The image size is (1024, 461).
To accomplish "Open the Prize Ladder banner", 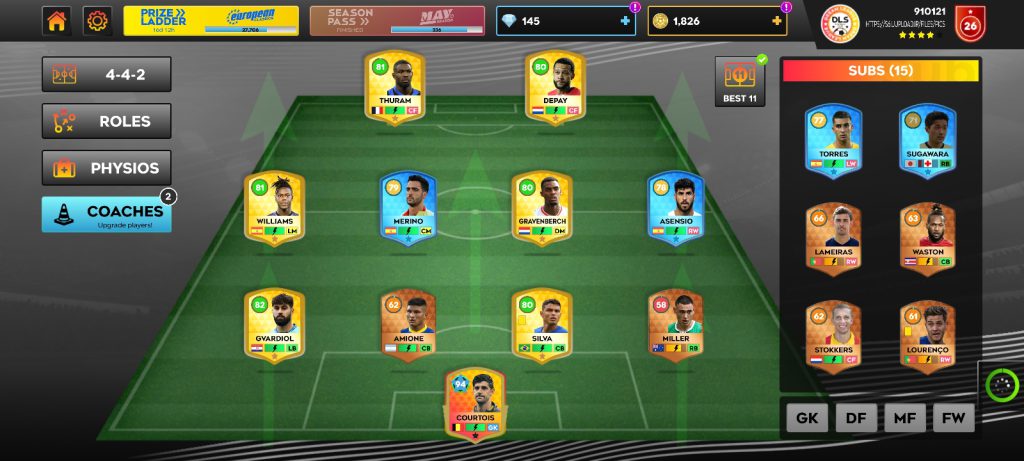I will tap(211, 21).
